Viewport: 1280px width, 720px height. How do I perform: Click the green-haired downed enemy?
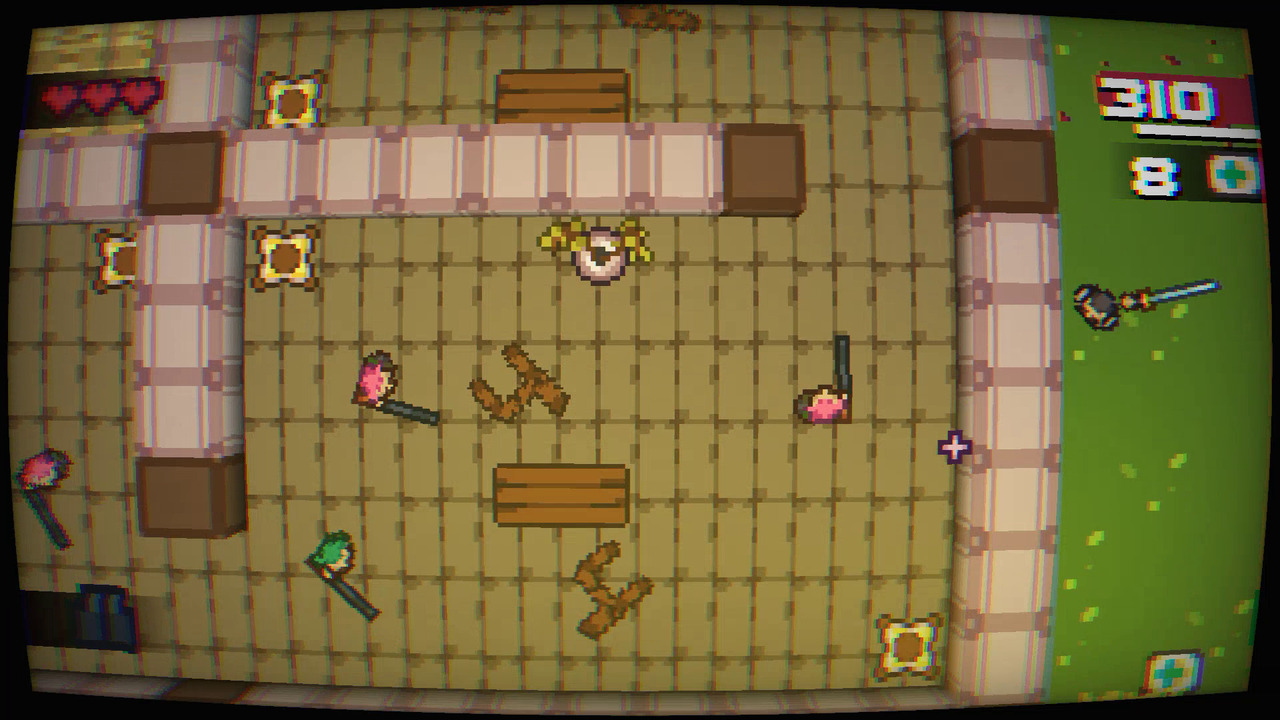(335, 555)
